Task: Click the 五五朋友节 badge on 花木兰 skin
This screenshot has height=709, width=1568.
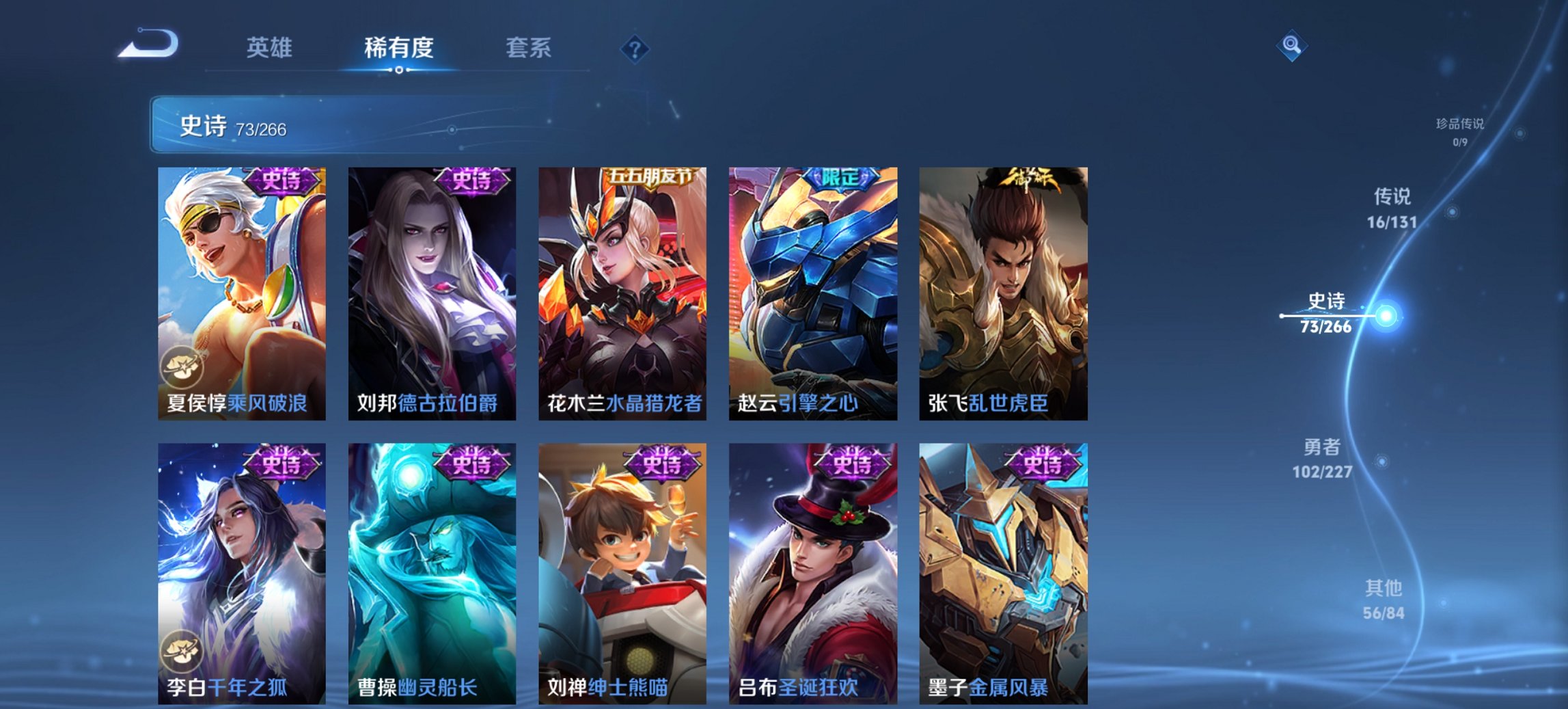Action: click(650, 176)
